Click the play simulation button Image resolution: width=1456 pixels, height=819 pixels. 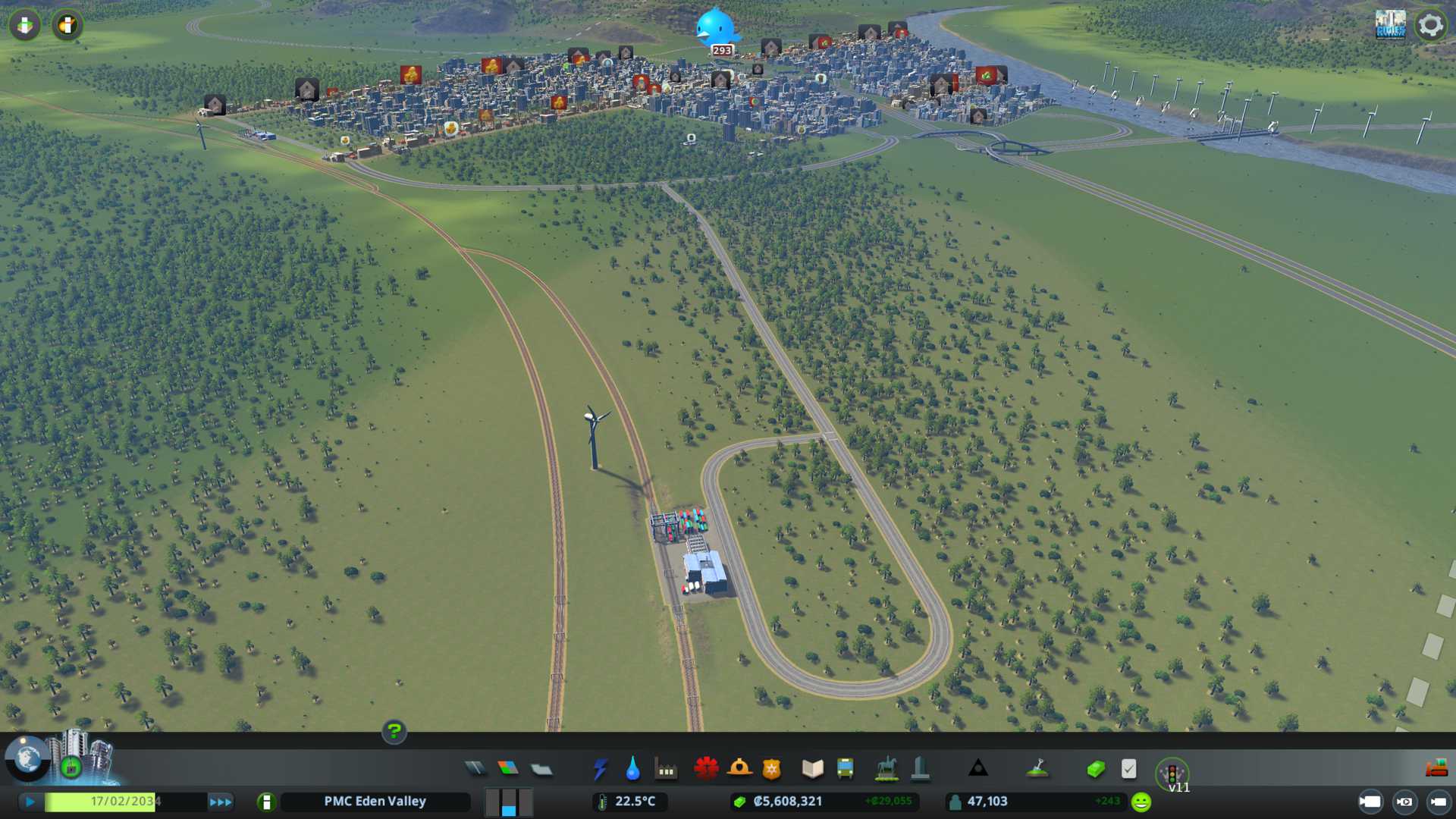(x=30, y=802)
